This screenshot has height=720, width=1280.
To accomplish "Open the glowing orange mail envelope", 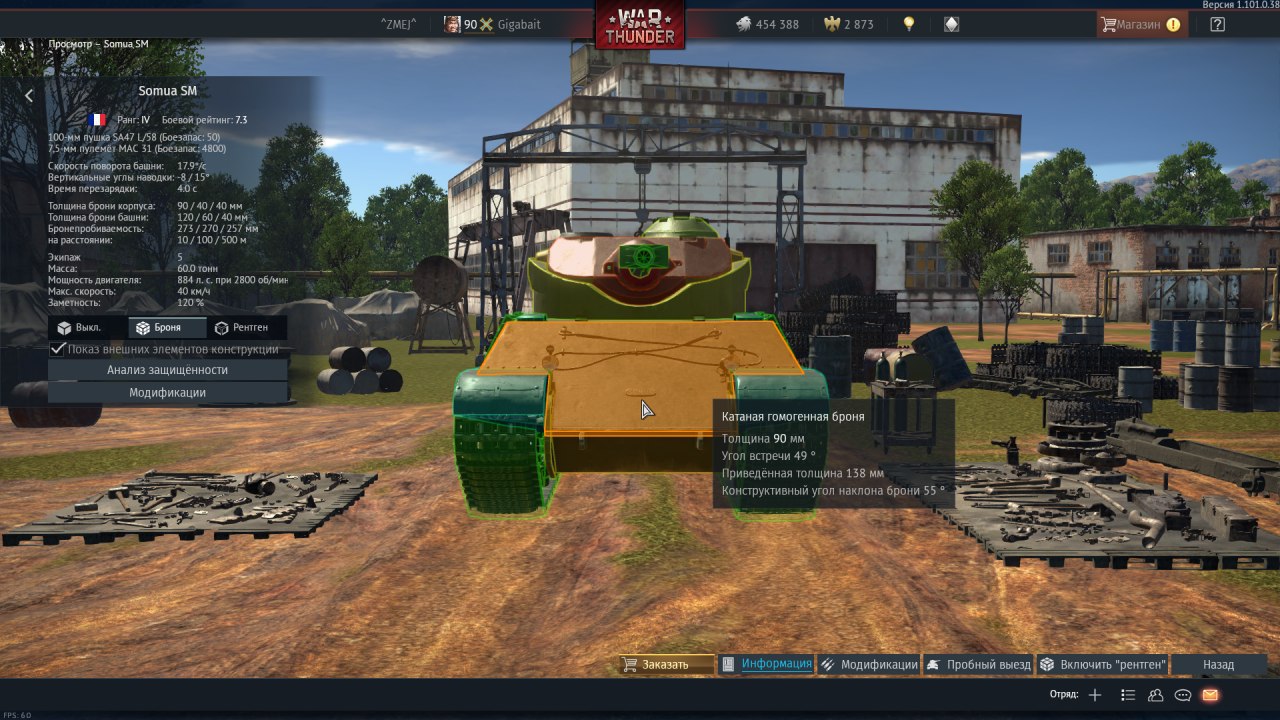I will tap(1210, 695).
